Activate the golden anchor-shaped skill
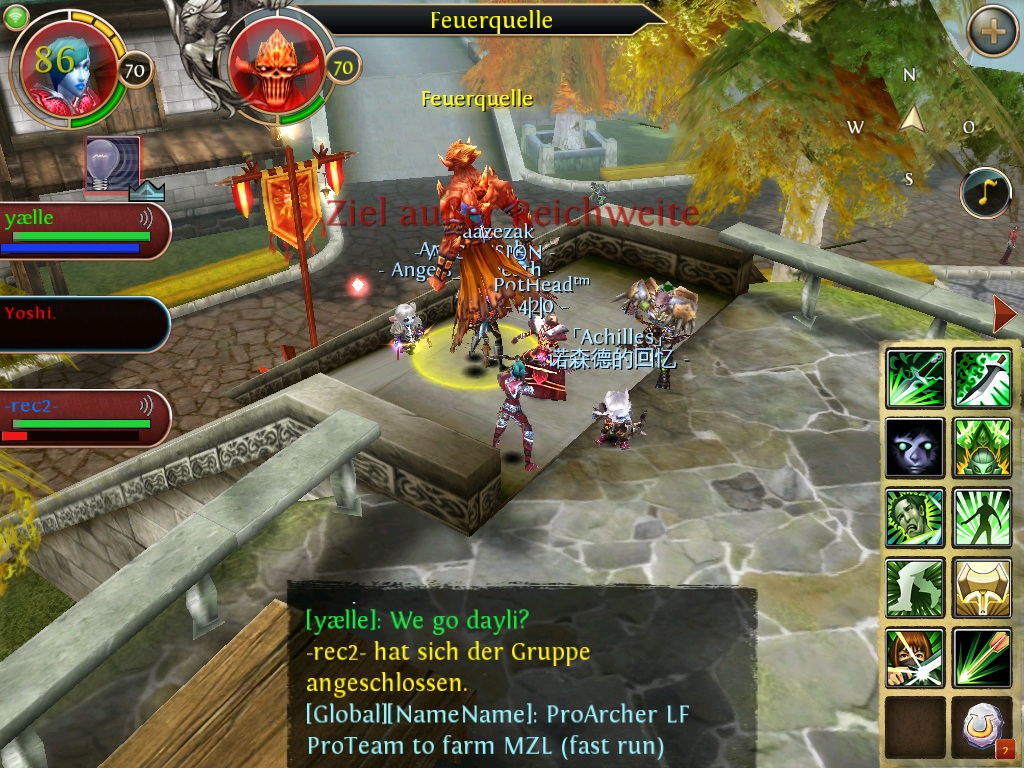This screenshot has width=1024, height=768. click(982, 587)
